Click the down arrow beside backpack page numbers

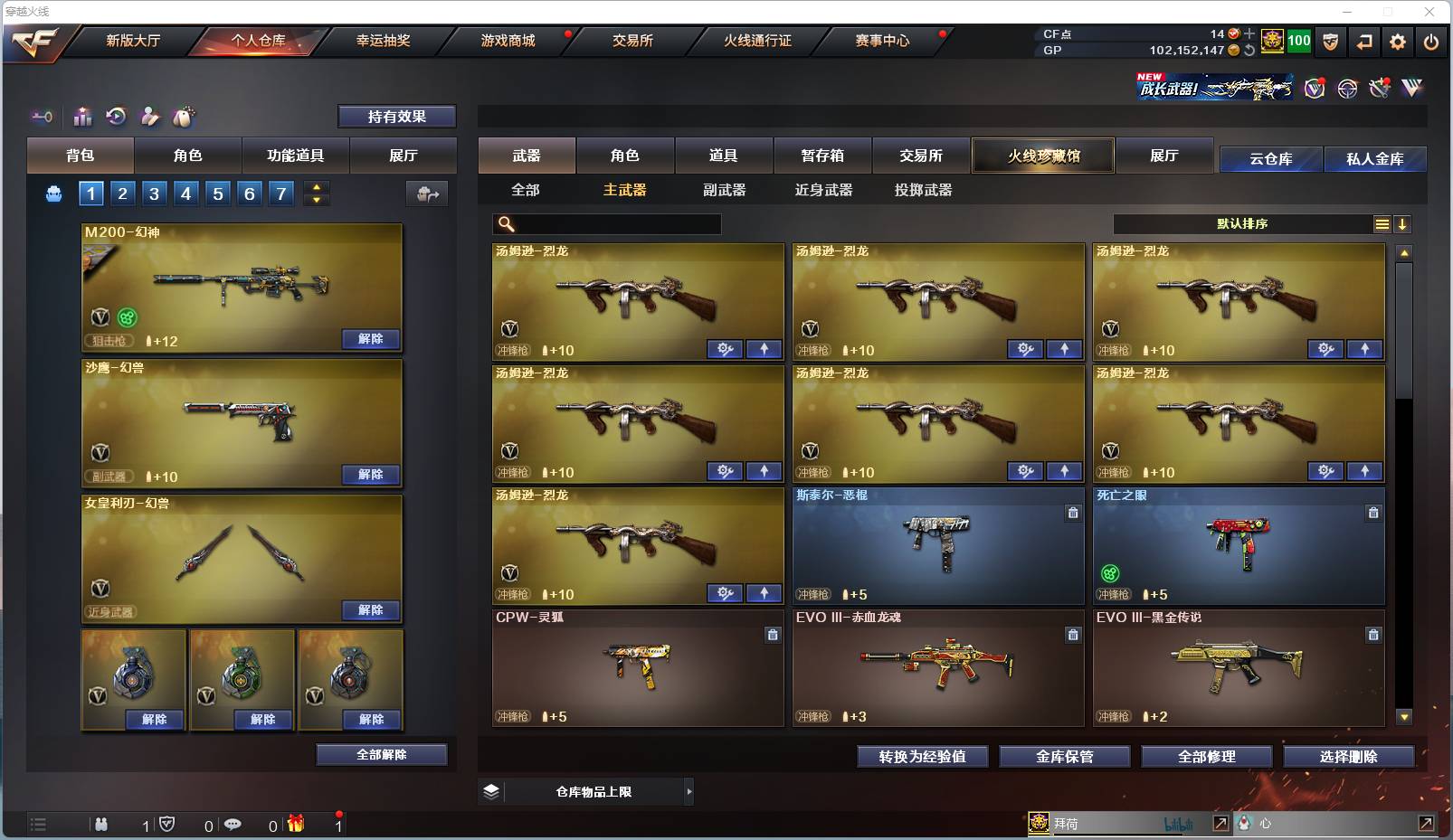(x=316, y=200)
